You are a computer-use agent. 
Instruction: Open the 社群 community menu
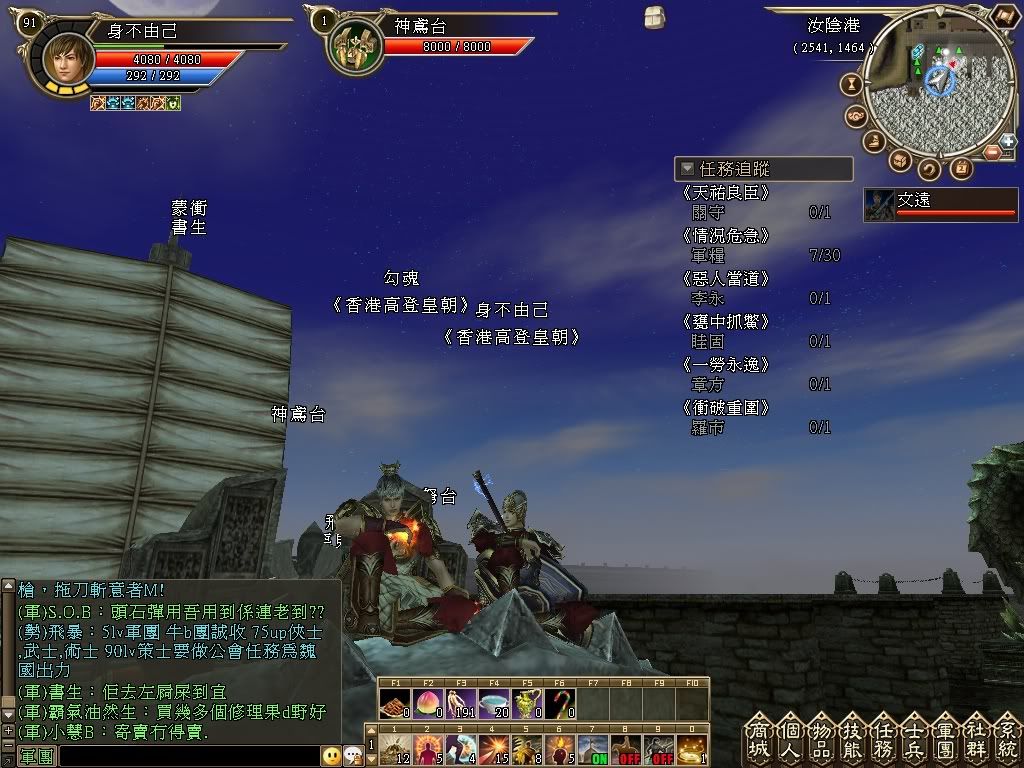[x=977, y=739]
